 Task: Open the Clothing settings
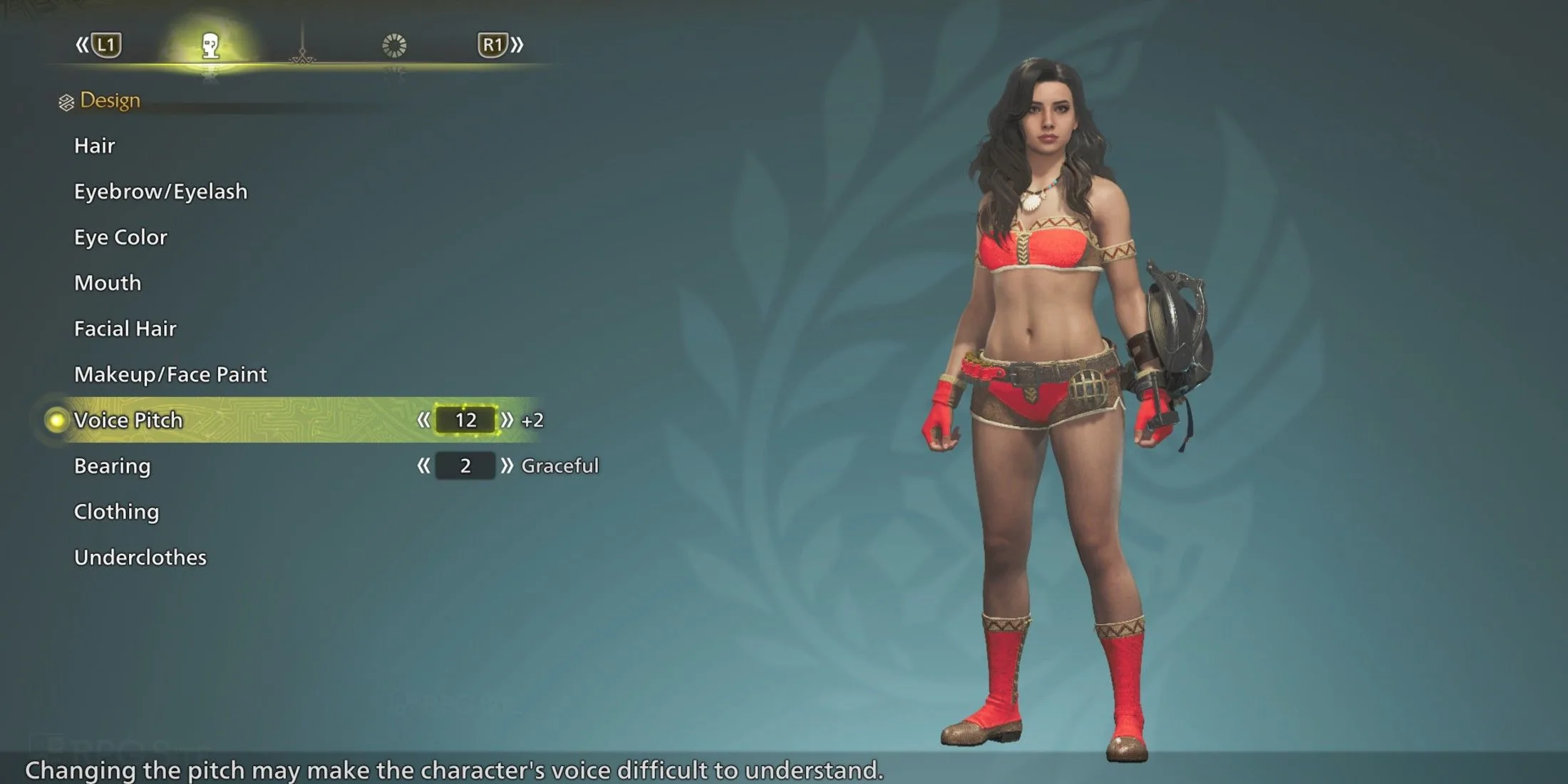coord(116,511)
